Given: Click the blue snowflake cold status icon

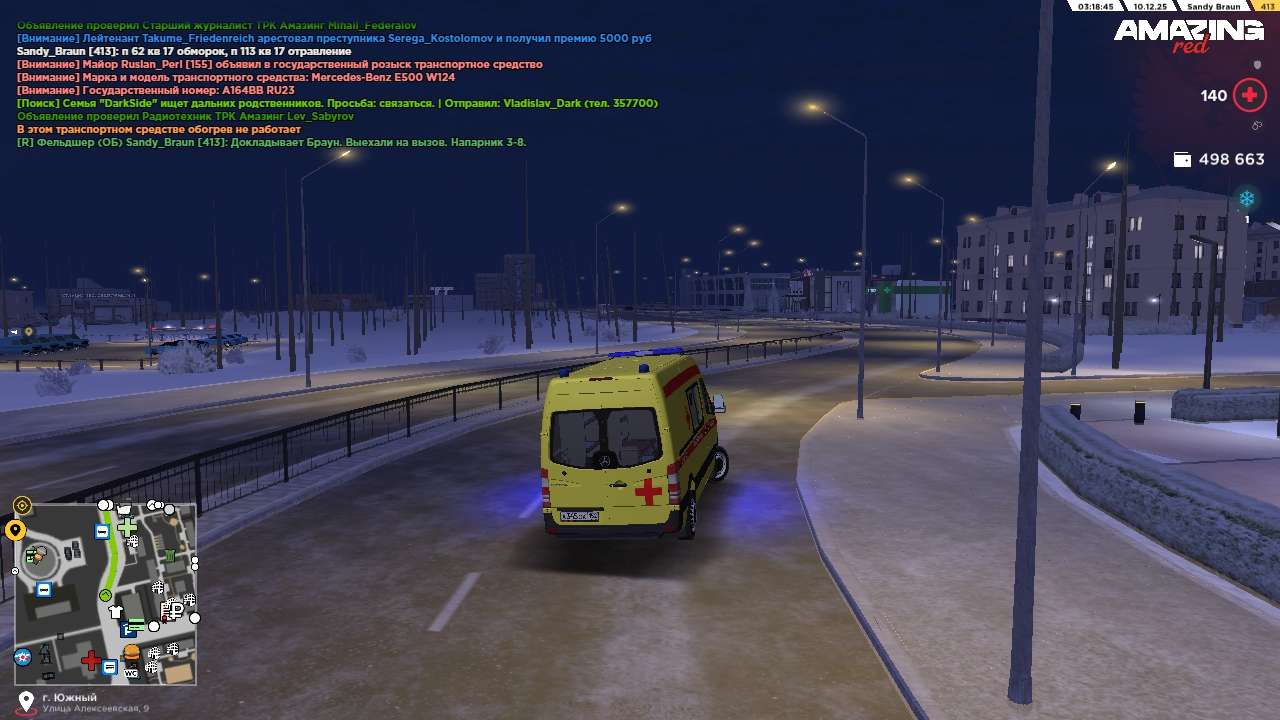Looking at the screenshot, I should tap(1247, 199).
